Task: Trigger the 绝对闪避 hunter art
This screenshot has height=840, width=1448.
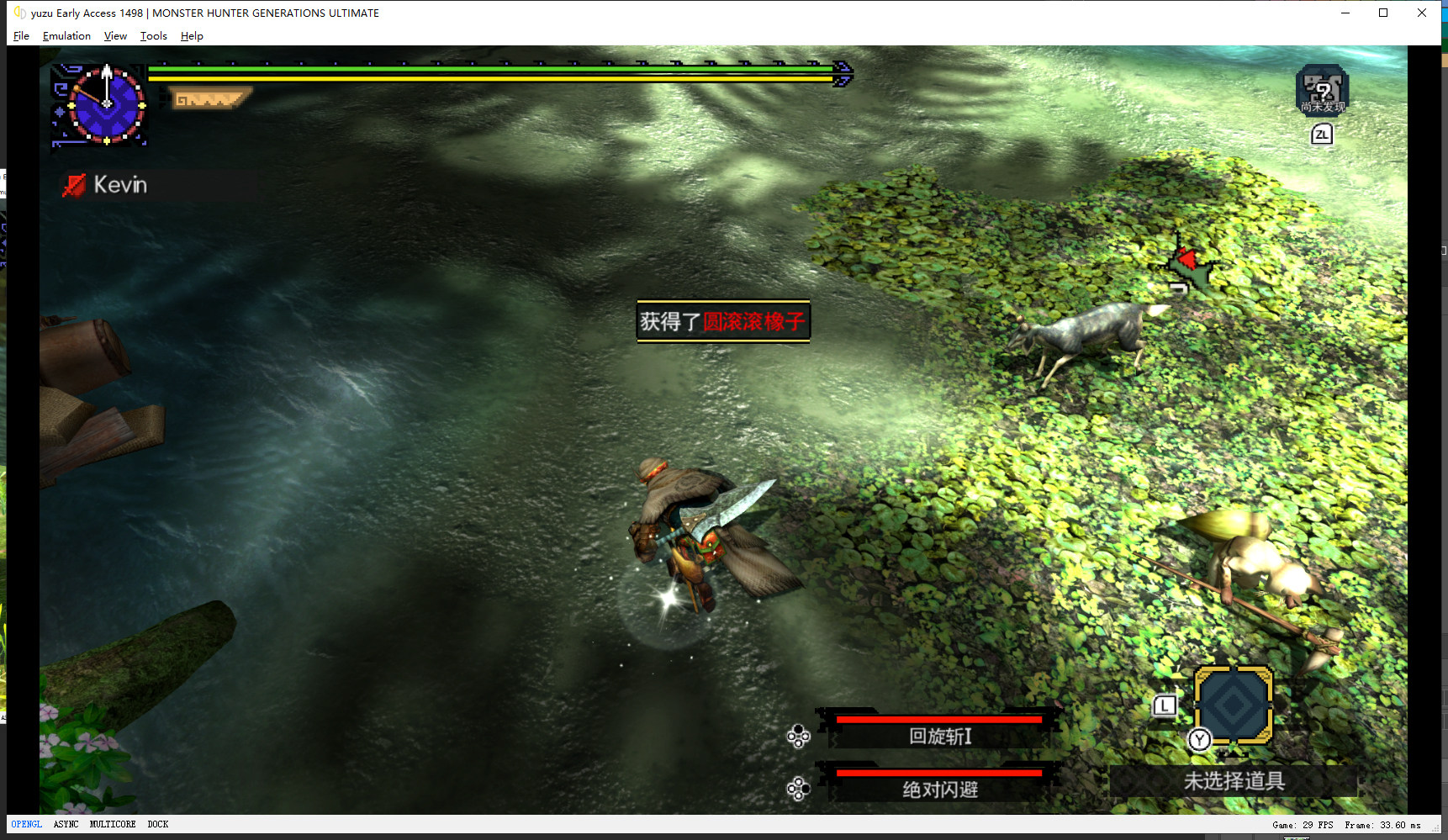Action: (x=939, y=789)
